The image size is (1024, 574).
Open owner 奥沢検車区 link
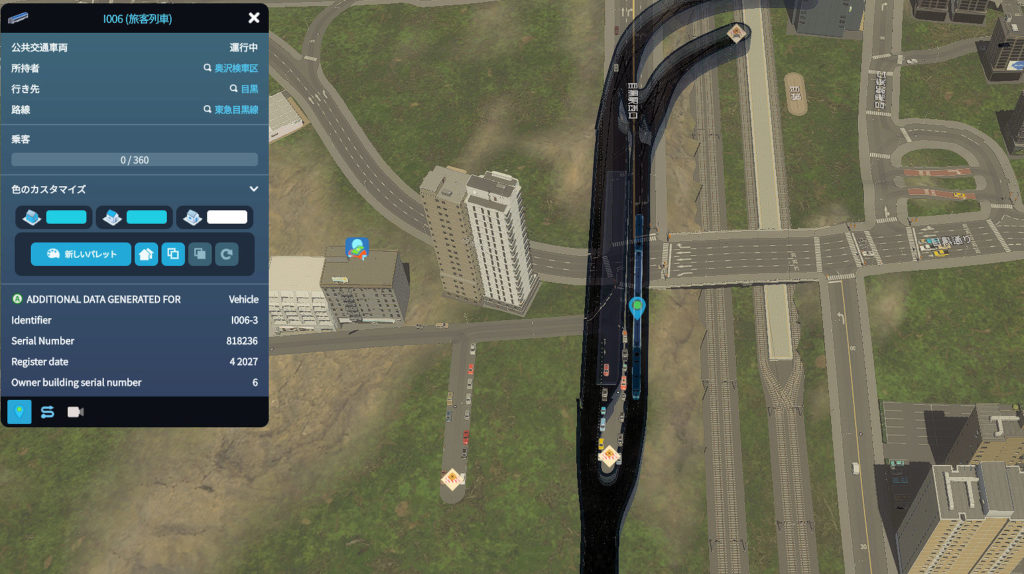[231, 69]
